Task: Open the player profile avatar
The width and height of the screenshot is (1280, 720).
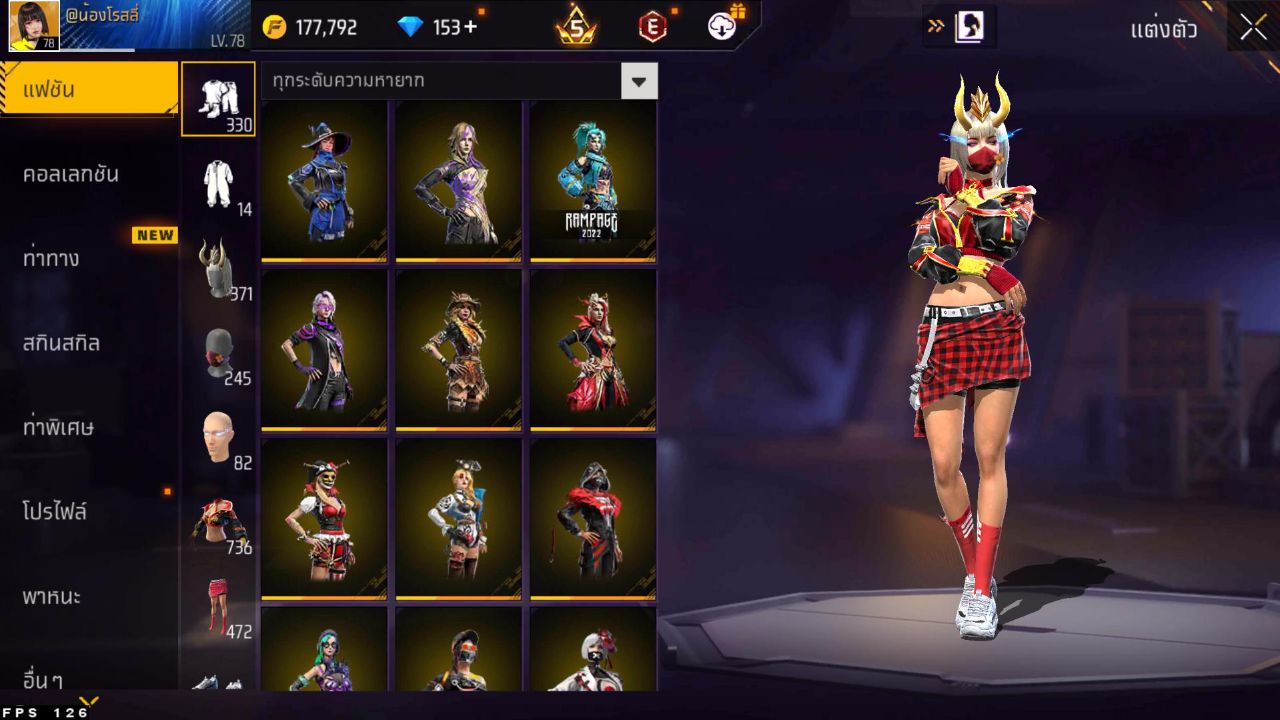Action: tap(34, 26)
